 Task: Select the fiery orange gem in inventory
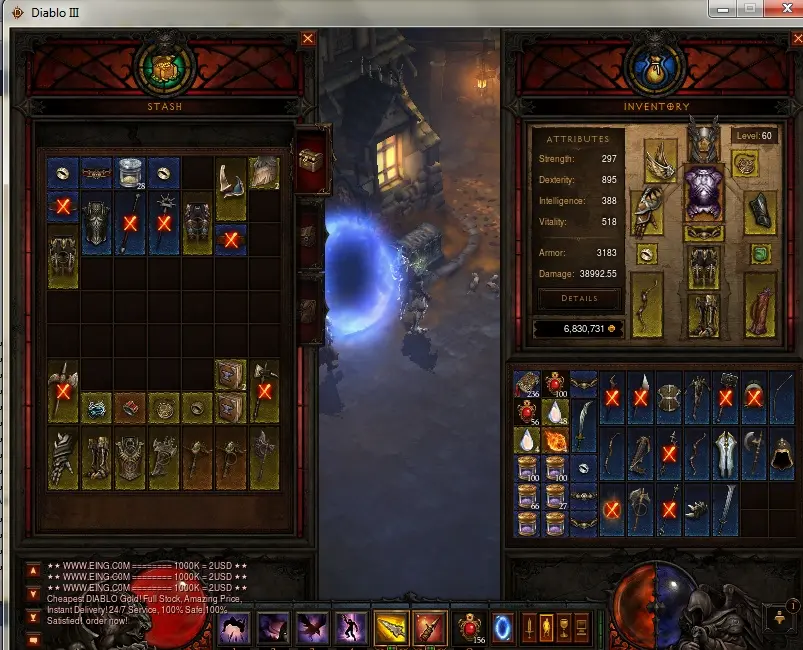(x=556, y=440)
